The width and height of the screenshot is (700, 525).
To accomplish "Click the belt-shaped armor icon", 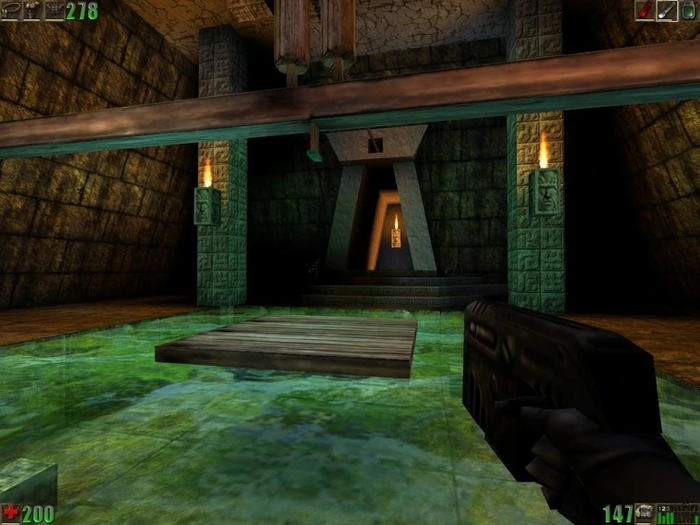I will (11, 10).
